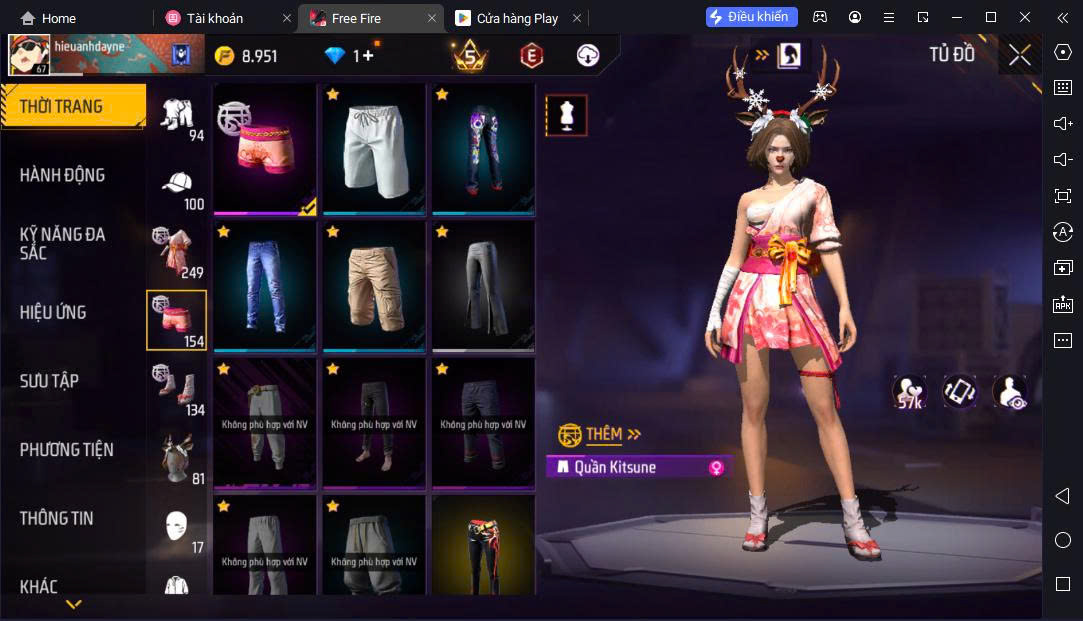The height and width of the screenshot is (621, 1083).
Task: Switch to HÀNH ĐỘNG category
Action: click(x=62, y=175)
